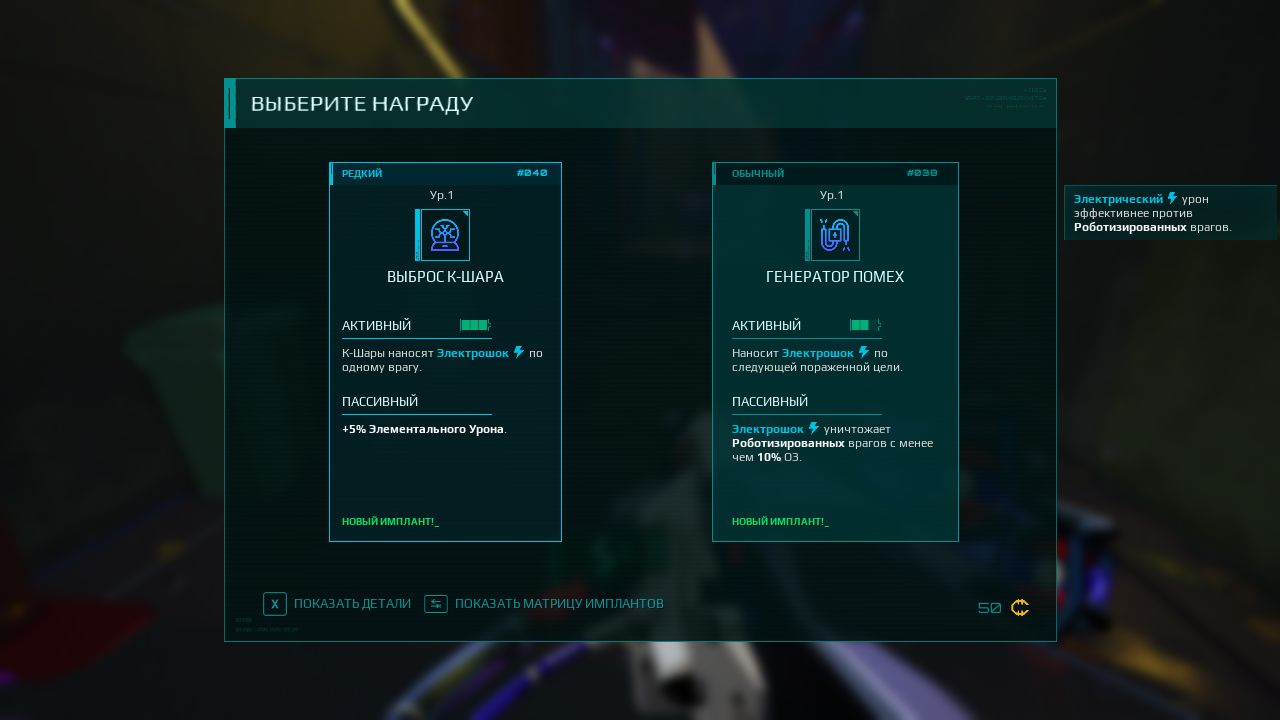This screenshot has height=720, width=1280.
Task: Select the Генератор Помех reward card
Action: point(835,351)
